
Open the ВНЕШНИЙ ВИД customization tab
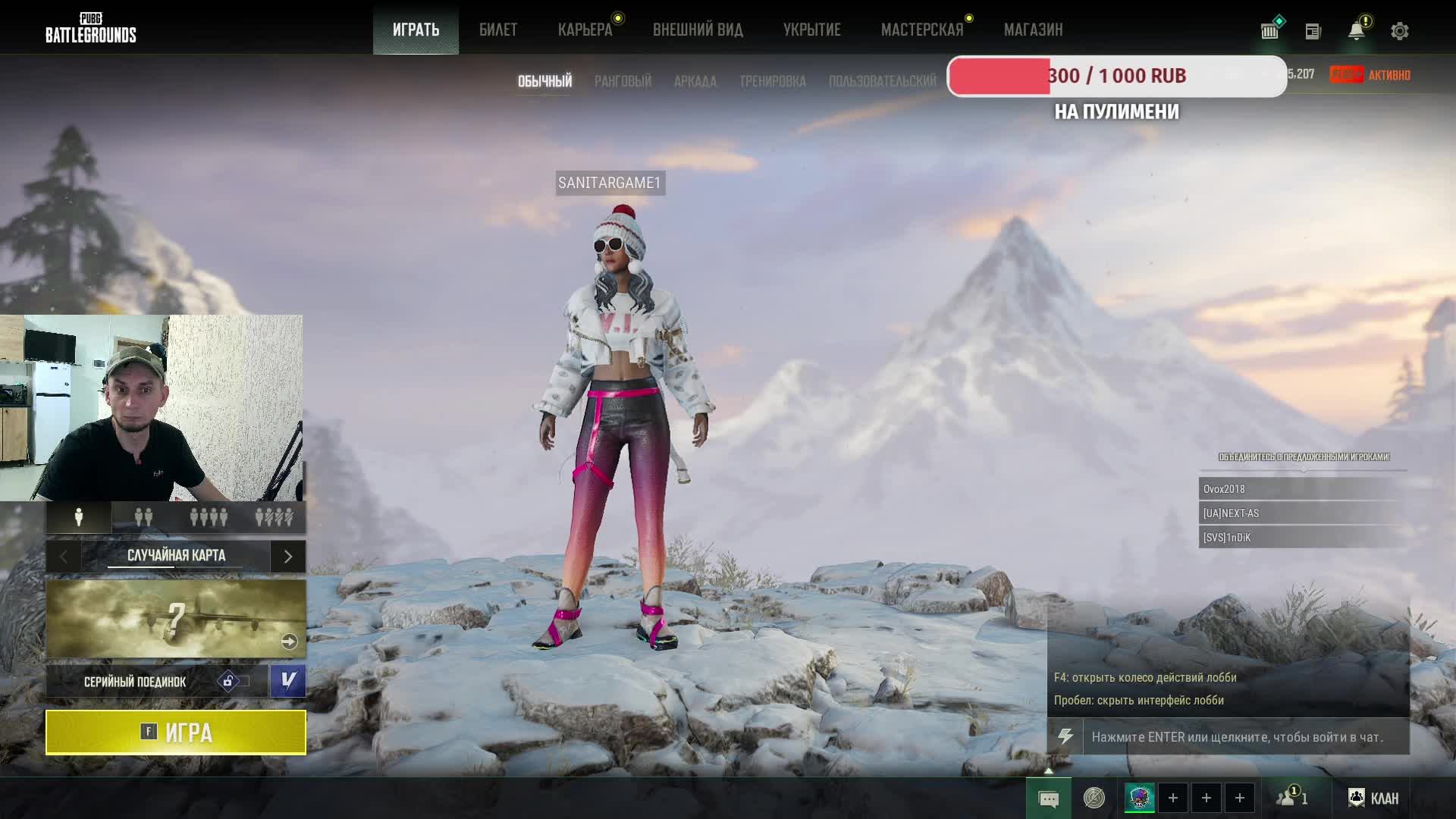point(698,30)
